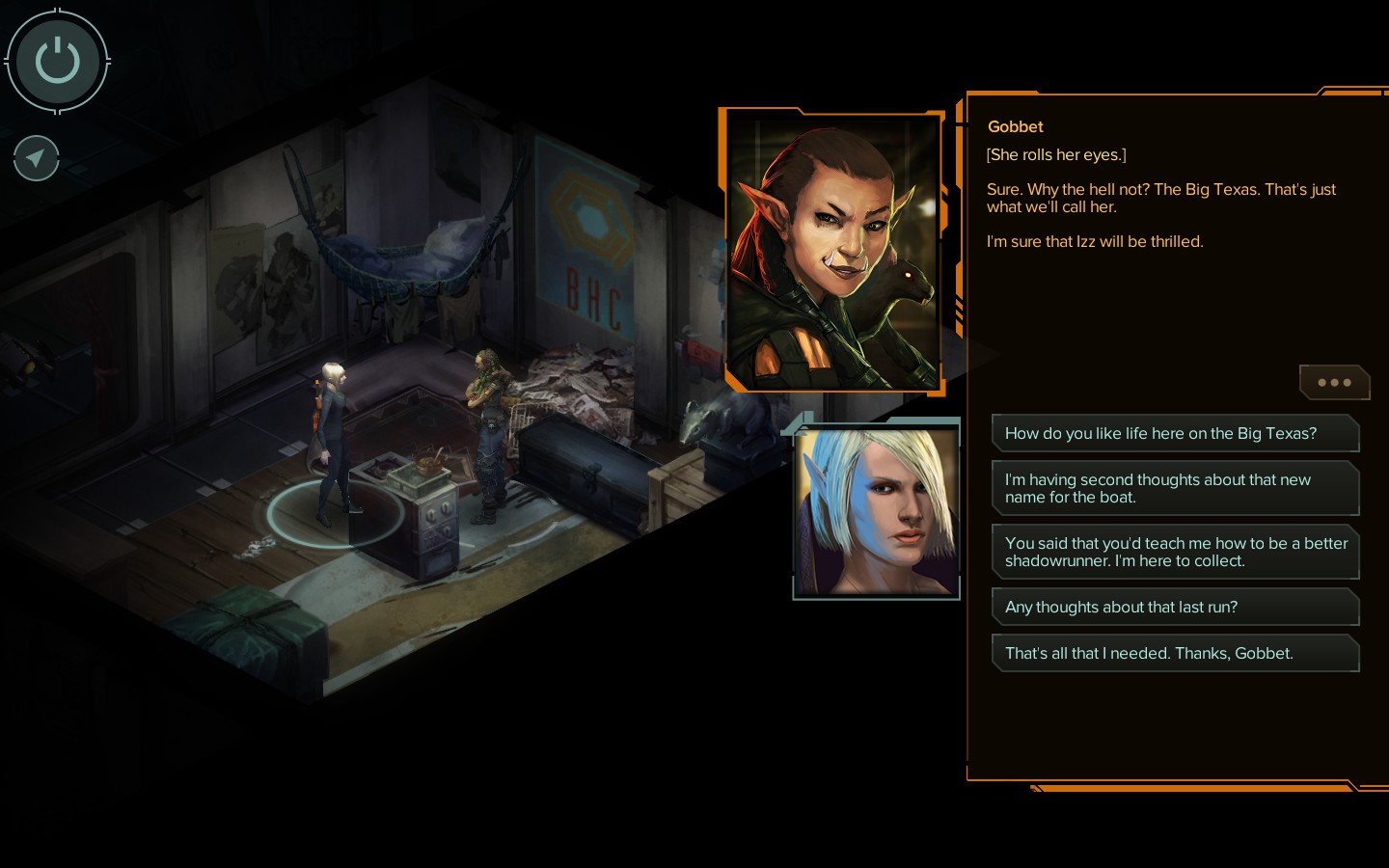Click the three-dots dialogue history button
The width and height of the screenshot is (1389, 868).
(x=1334, y=383)
